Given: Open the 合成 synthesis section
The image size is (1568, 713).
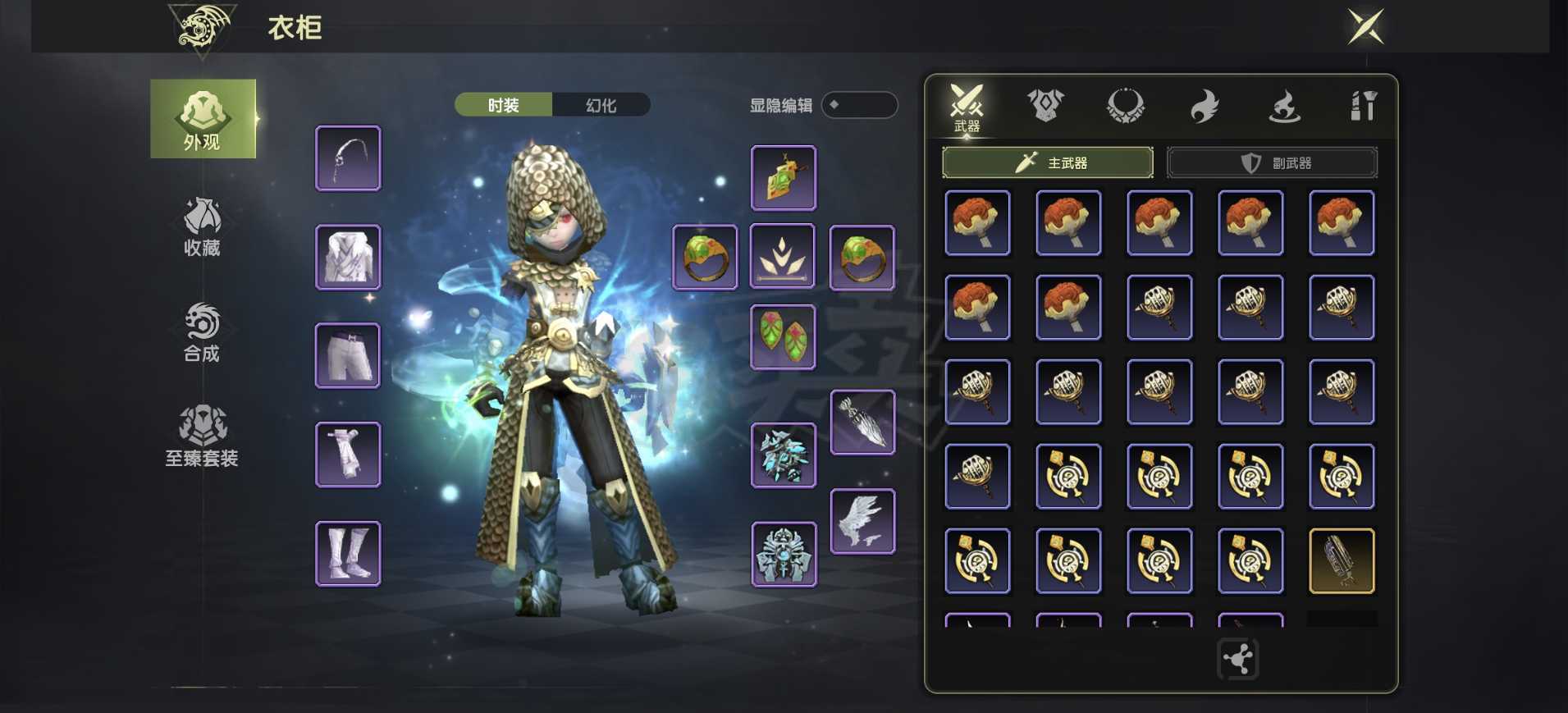Looking at the screenshot, I should tap(202, 332).
